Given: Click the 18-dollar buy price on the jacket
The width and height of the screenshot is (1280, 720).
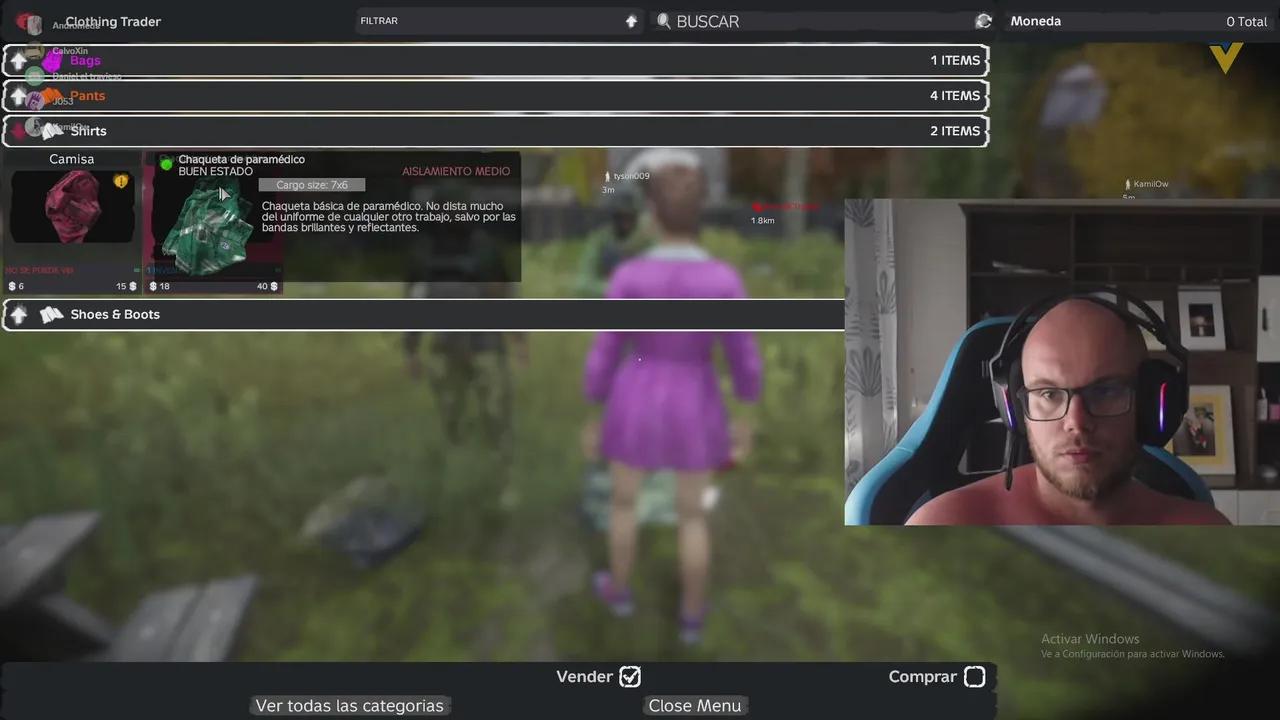Looking at the screenshot, I should [x=159, y=286].
